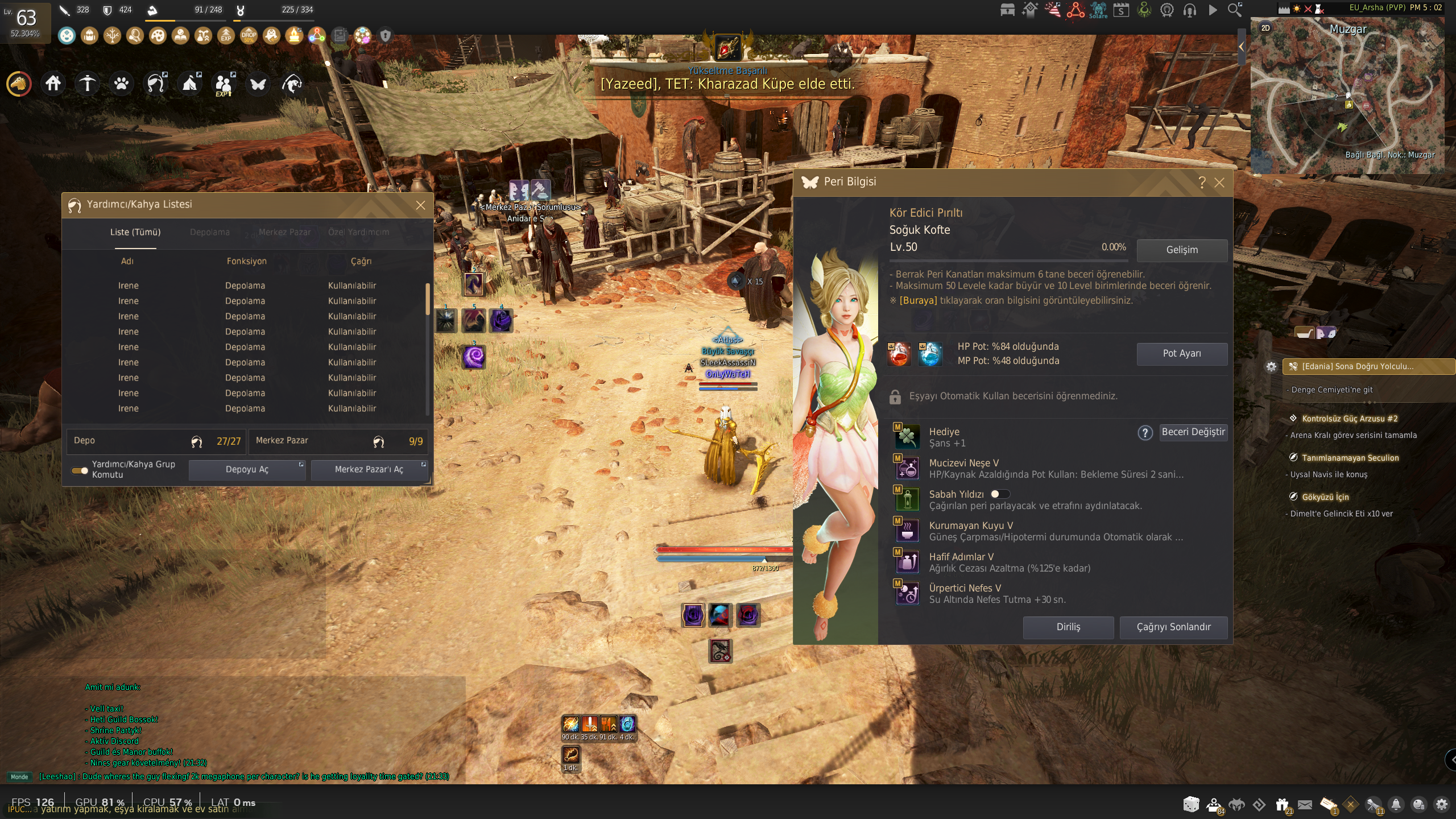Click the Diriliş button
Image resolution: width=1456 pixels, height=819 pixels.
tap(1068, 627)
